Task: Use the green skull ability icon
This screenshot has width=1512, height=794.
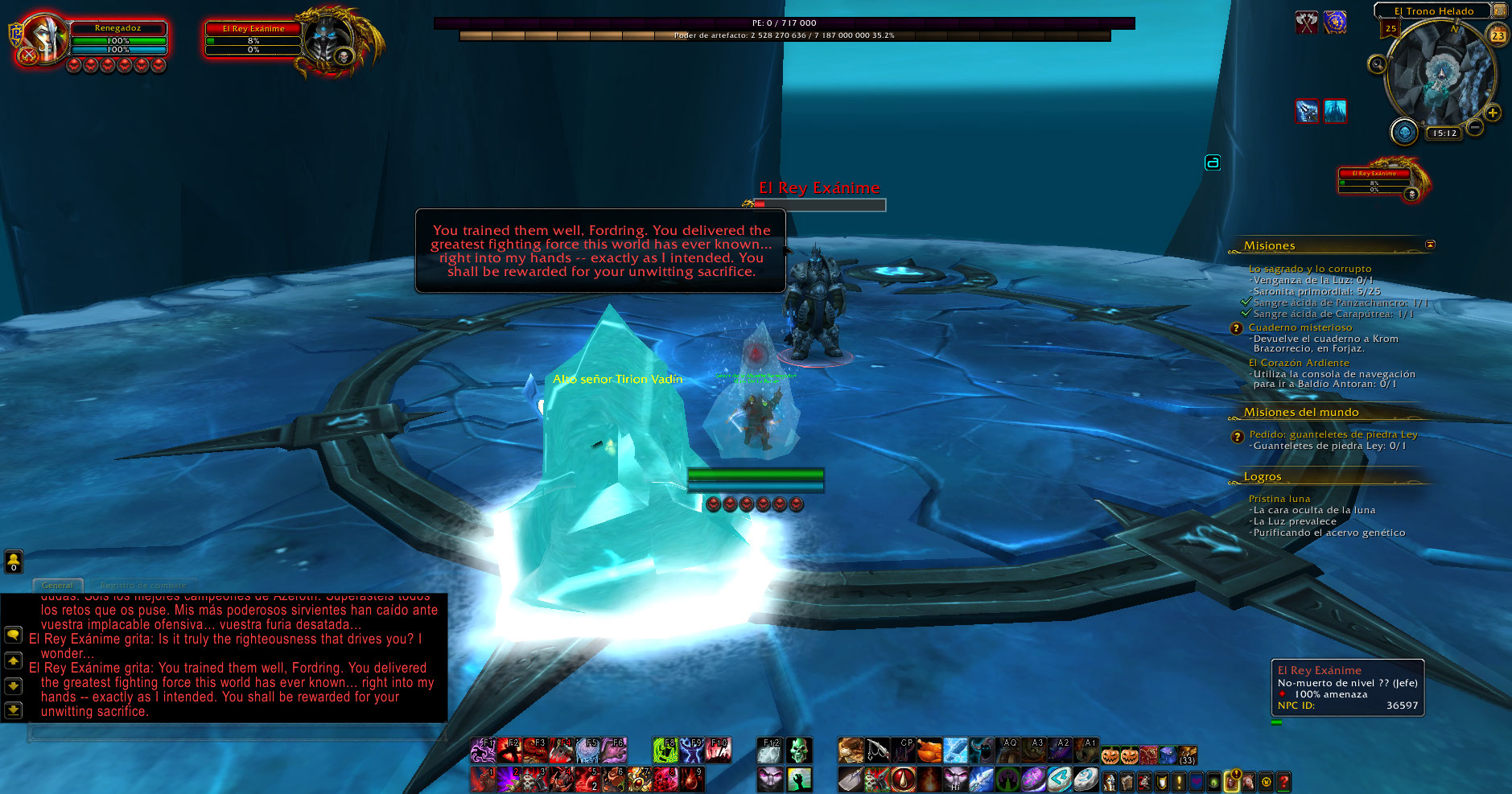Action: (798, 751)
